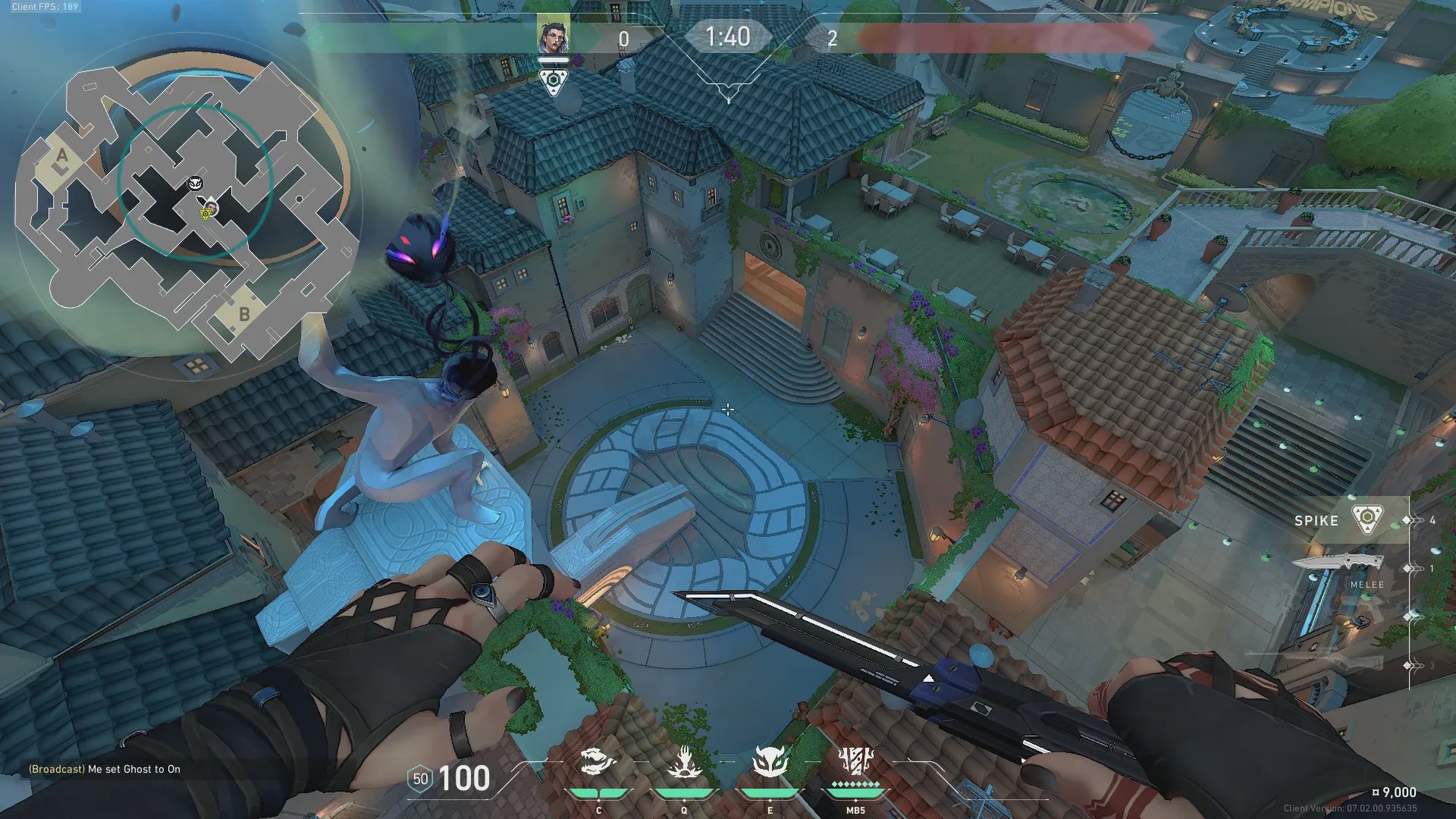
Task: Click the spike carrier icon below the portrait
Action: pyautogui.click(x=554, y=81)
